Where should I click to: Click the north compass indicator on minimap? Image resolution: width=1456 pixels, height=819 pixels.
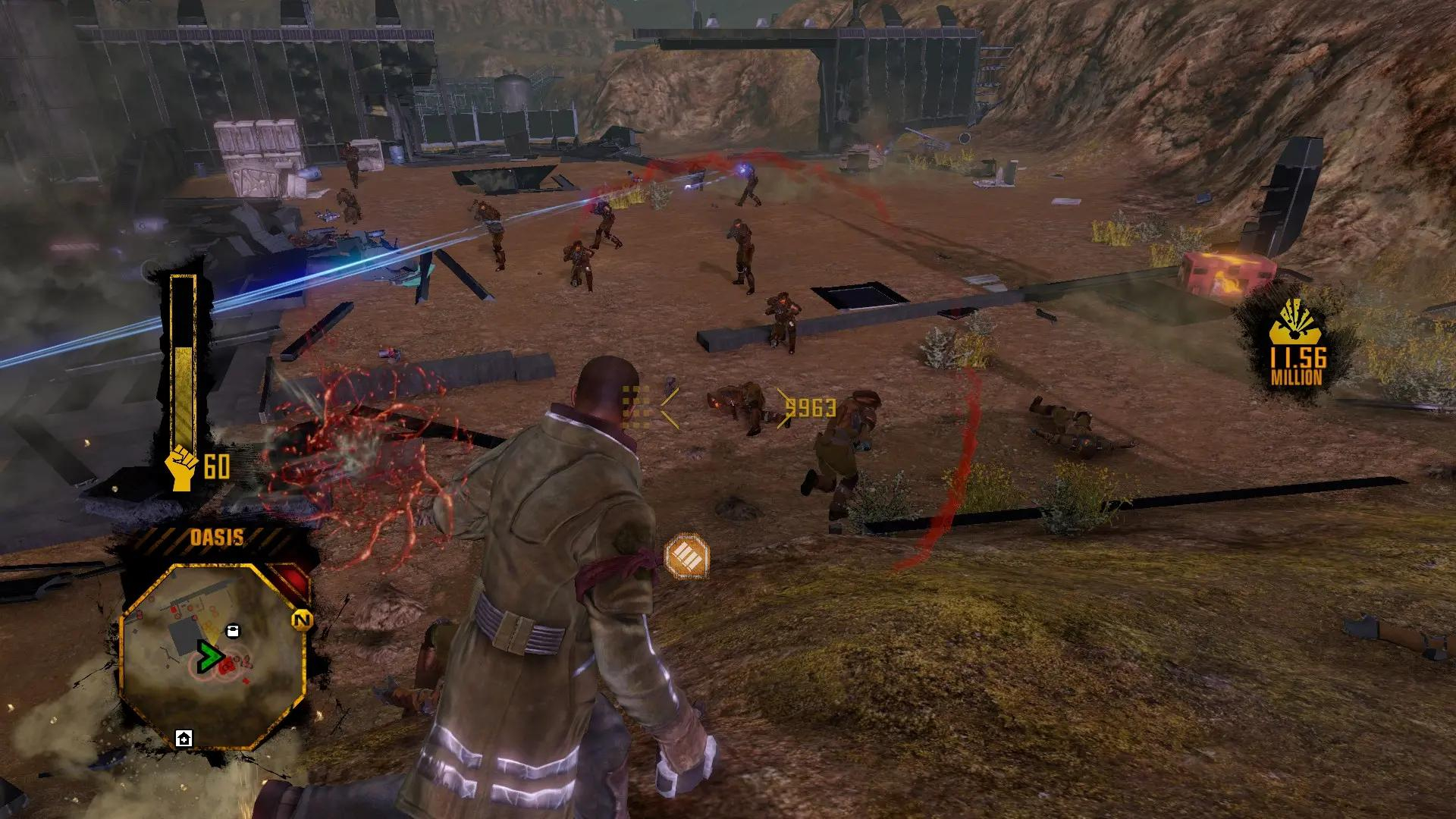click(x=302, y=620)
